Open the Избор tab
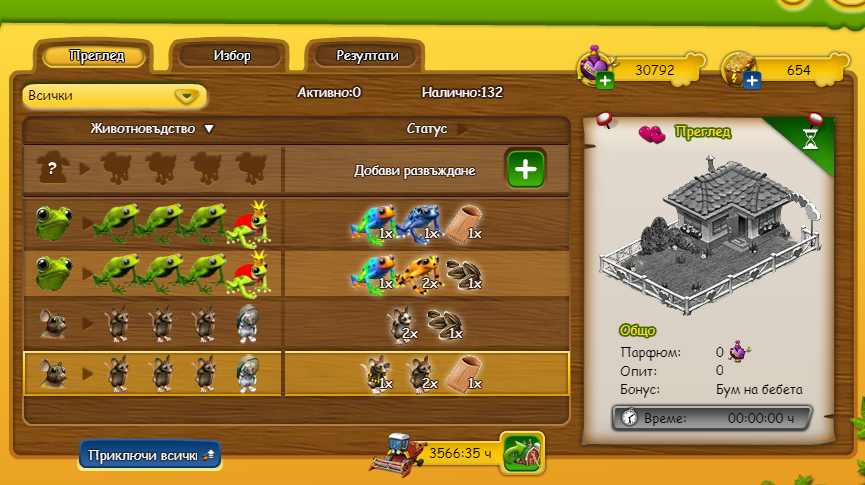The height and width of the screenshot is (485, 865). coord(231,56)
